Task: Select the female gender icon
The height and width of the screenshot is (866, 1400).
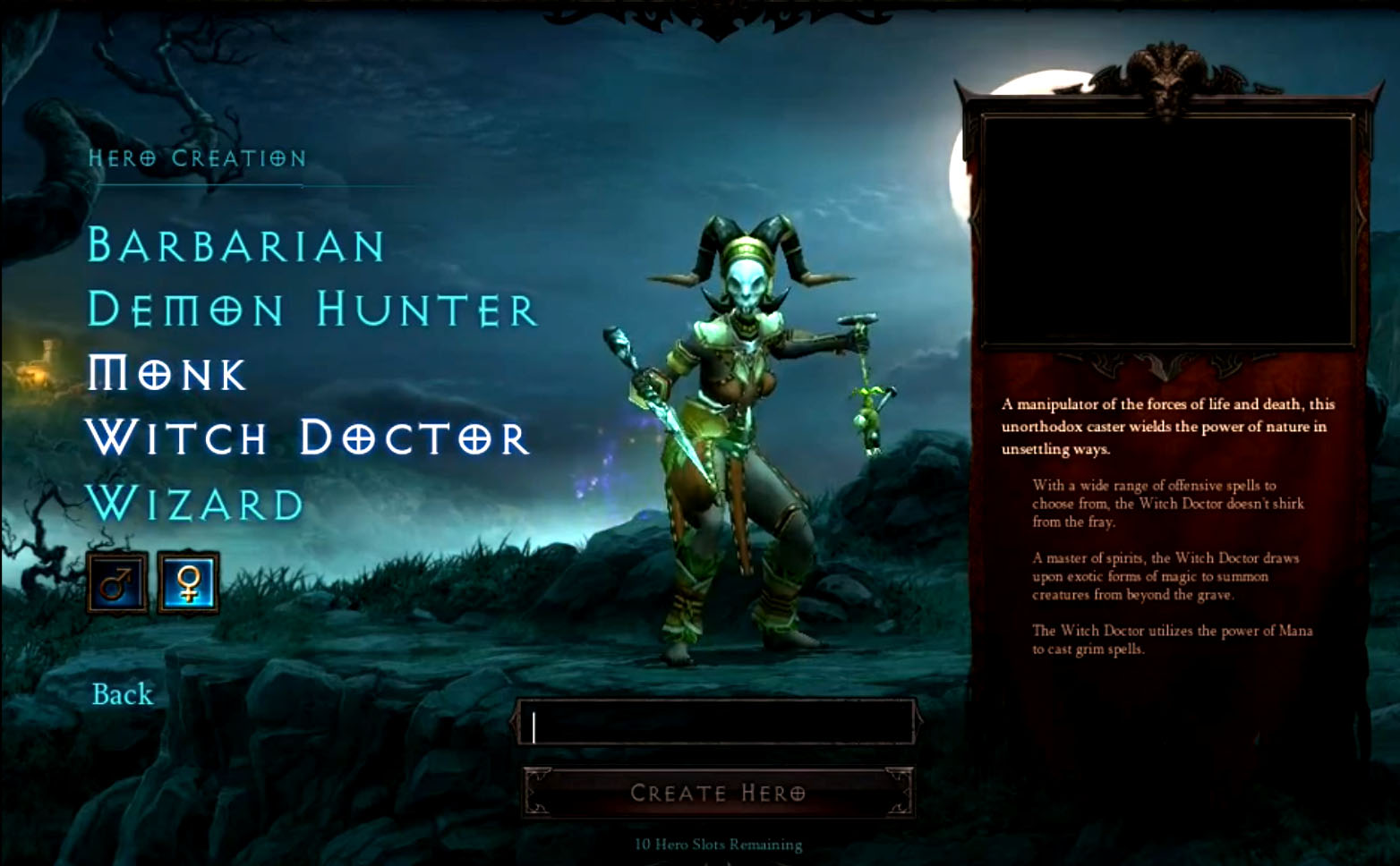Action: pos(189,584)
